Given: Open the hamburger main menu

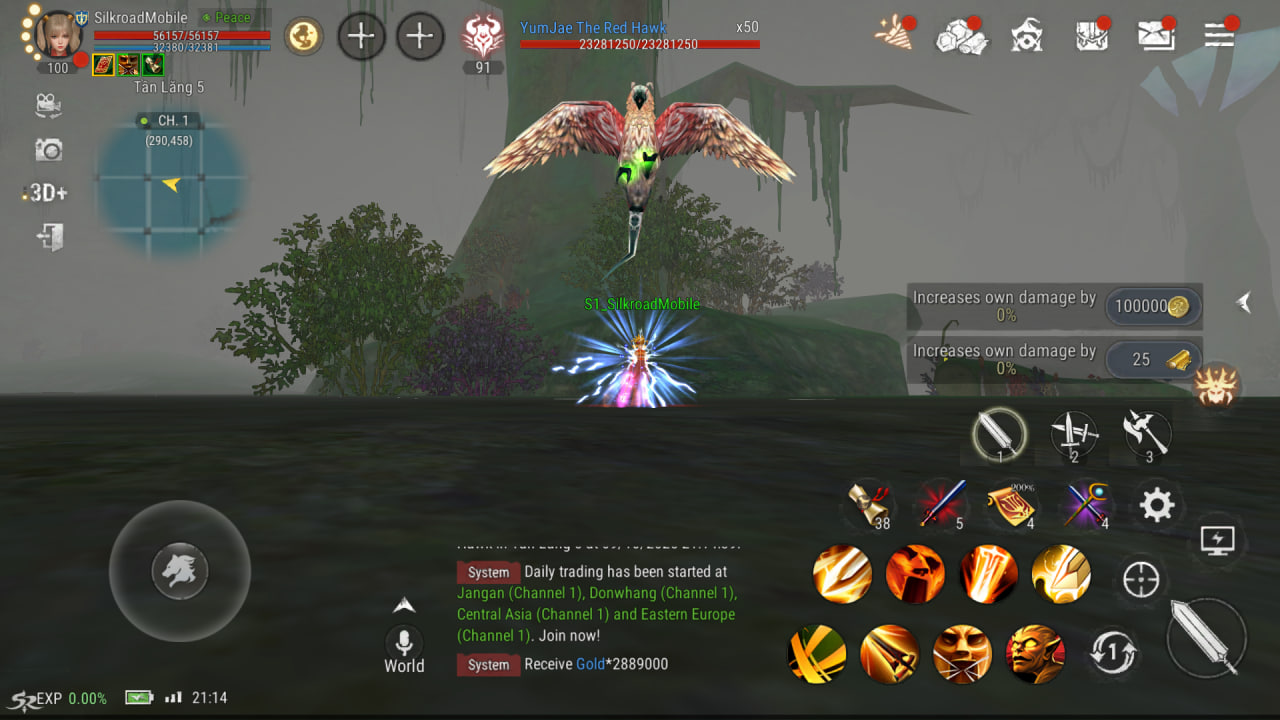Looking at the screenshot, I should (x=1218, y=35).
